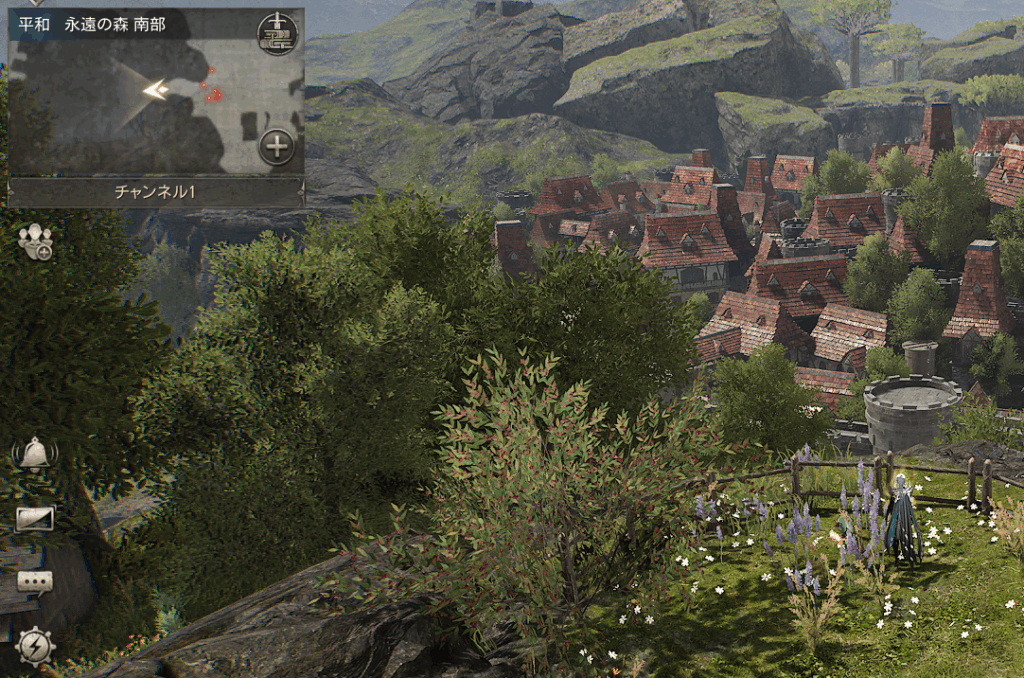Screen dimensions: 1024x678
Task: Click the minimap's plus zoom button
Action: 277,147
